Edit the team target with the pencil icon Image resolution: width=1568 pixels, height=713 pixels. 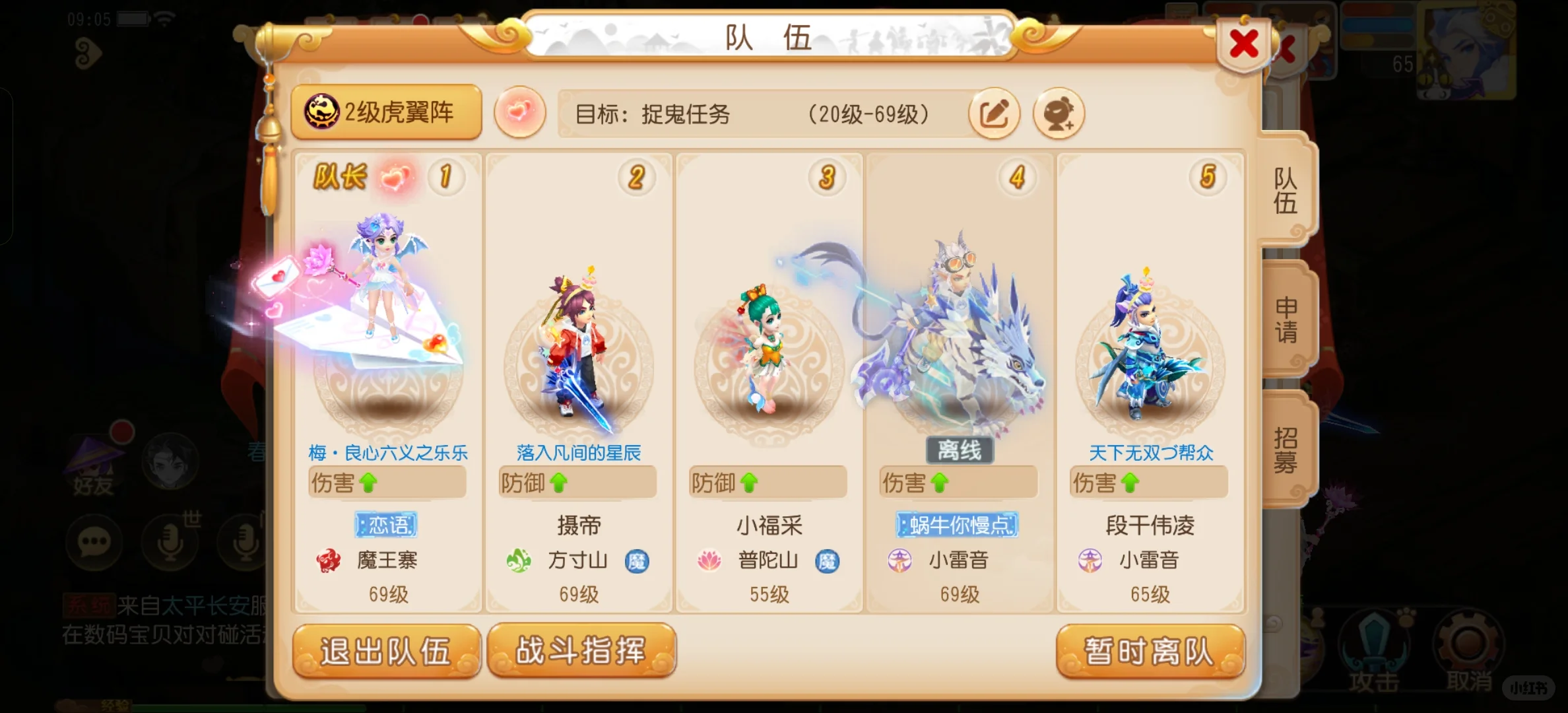(x=995, y=114)
